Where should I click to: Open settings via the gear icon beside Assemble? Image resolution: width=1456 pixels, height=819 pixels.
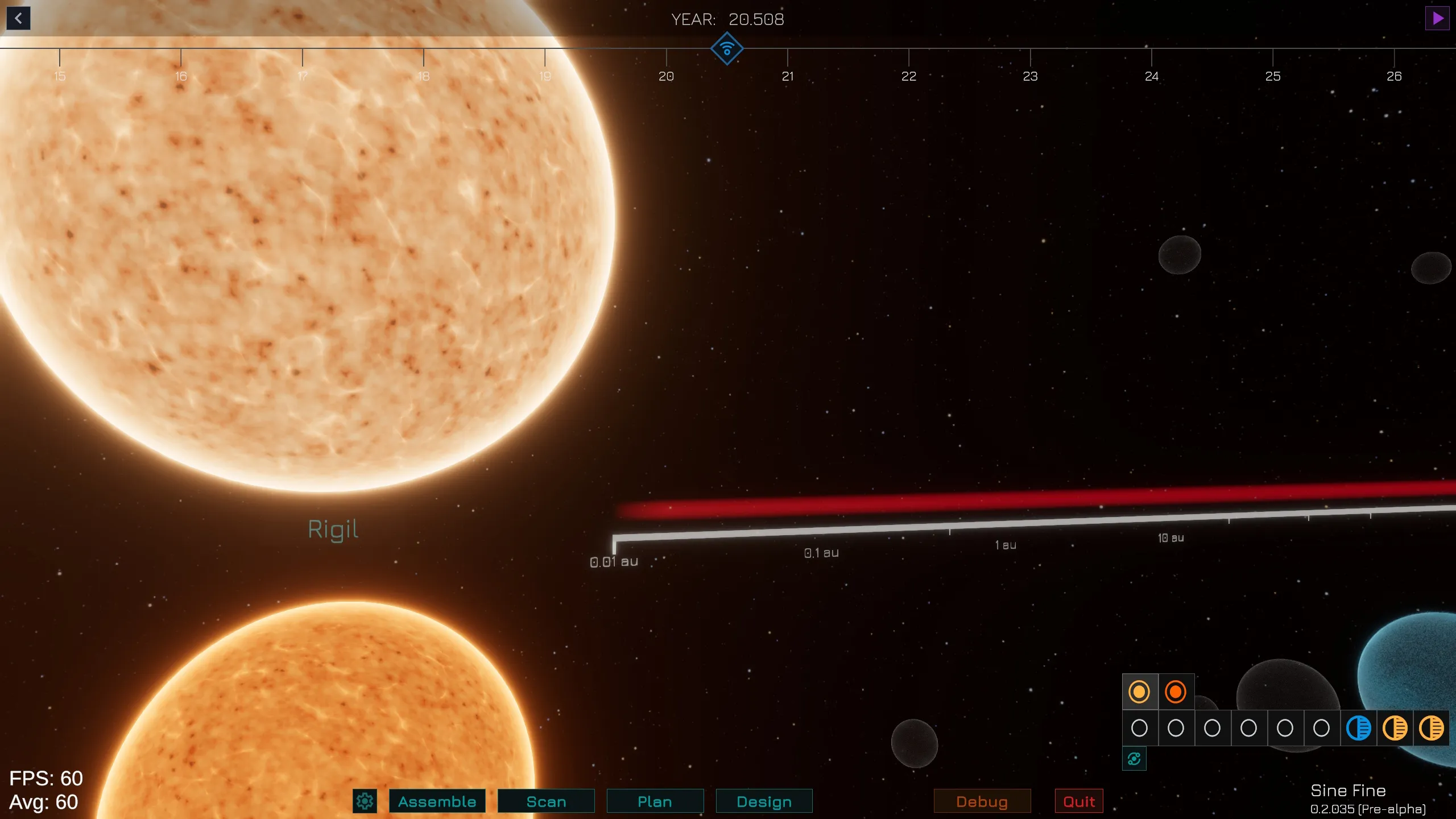pos(365,800)
